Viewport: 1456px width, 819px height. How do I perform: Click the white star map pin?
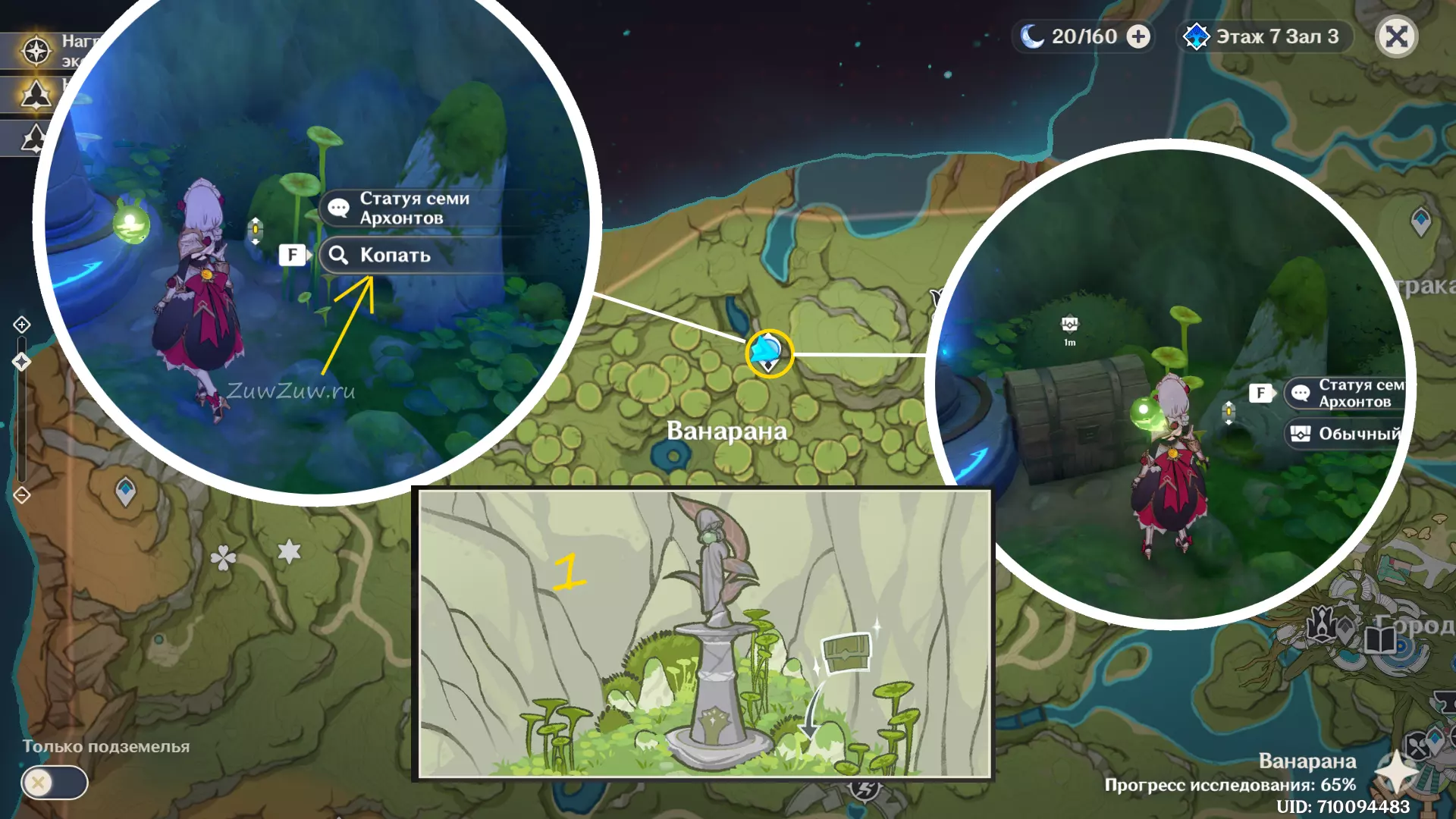coord(289,551)
